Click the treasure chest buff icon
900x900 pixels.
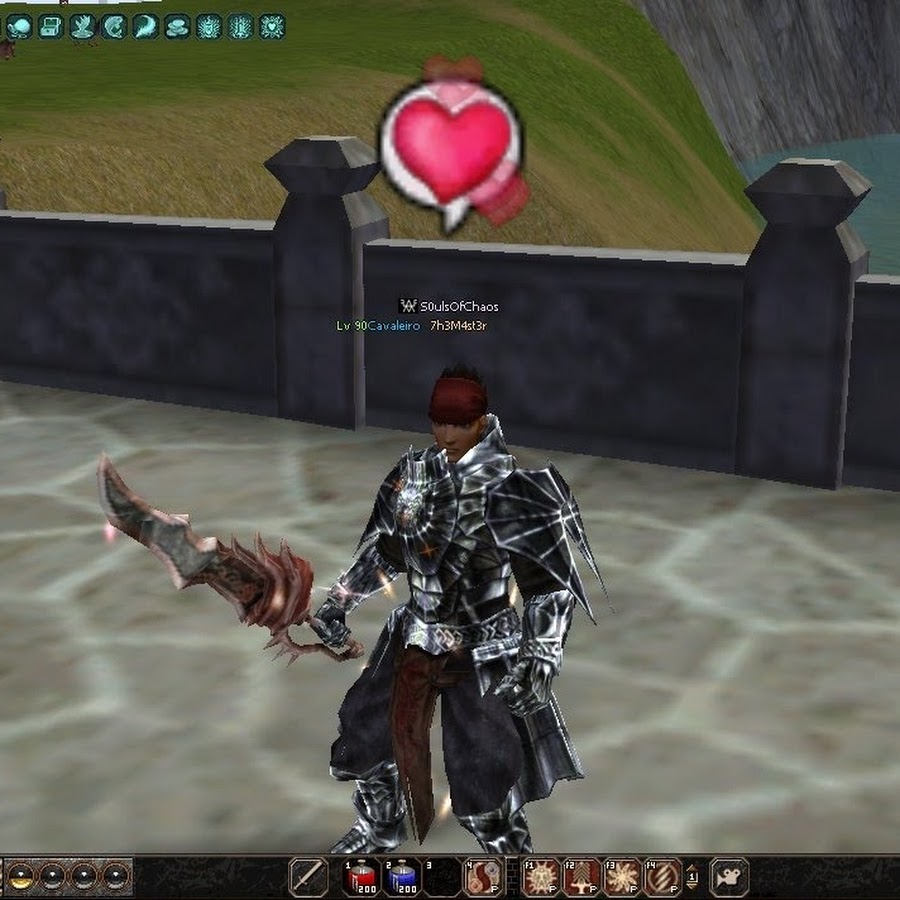point(51,27)
